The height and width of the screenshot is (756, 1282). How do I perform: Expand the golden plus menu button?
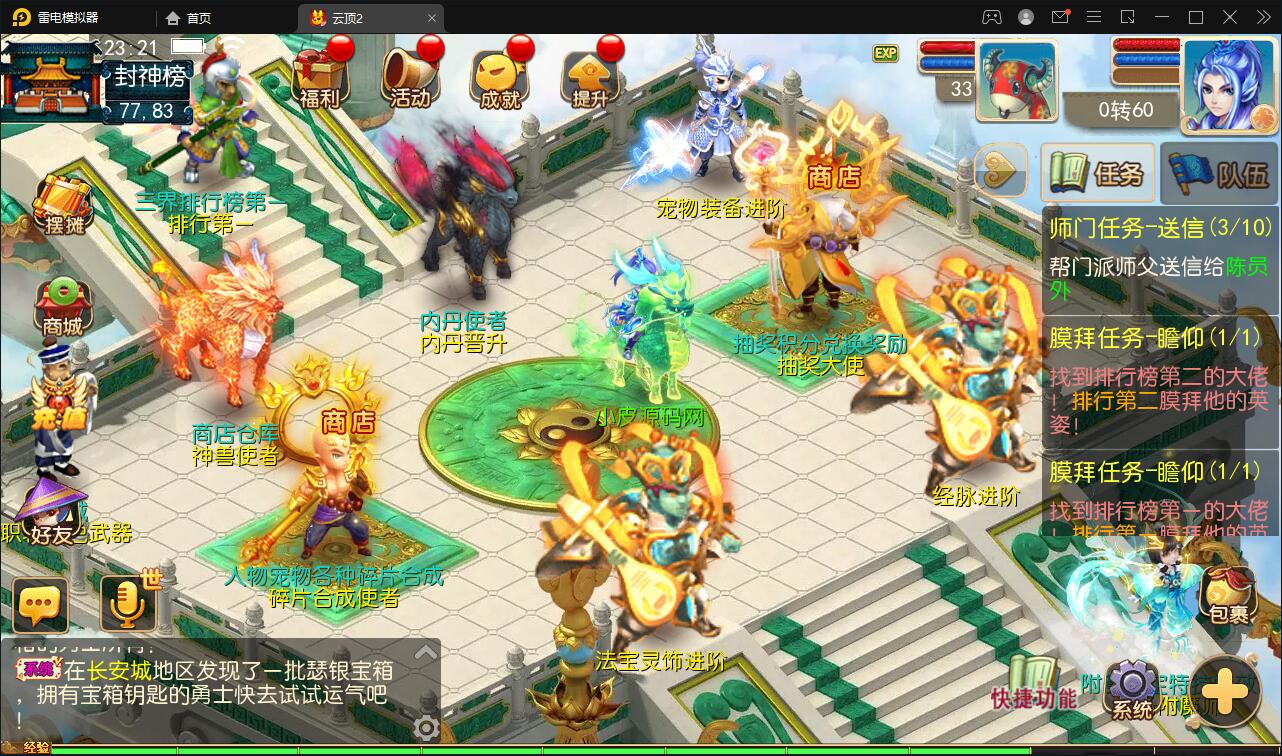click(1224, 691)
